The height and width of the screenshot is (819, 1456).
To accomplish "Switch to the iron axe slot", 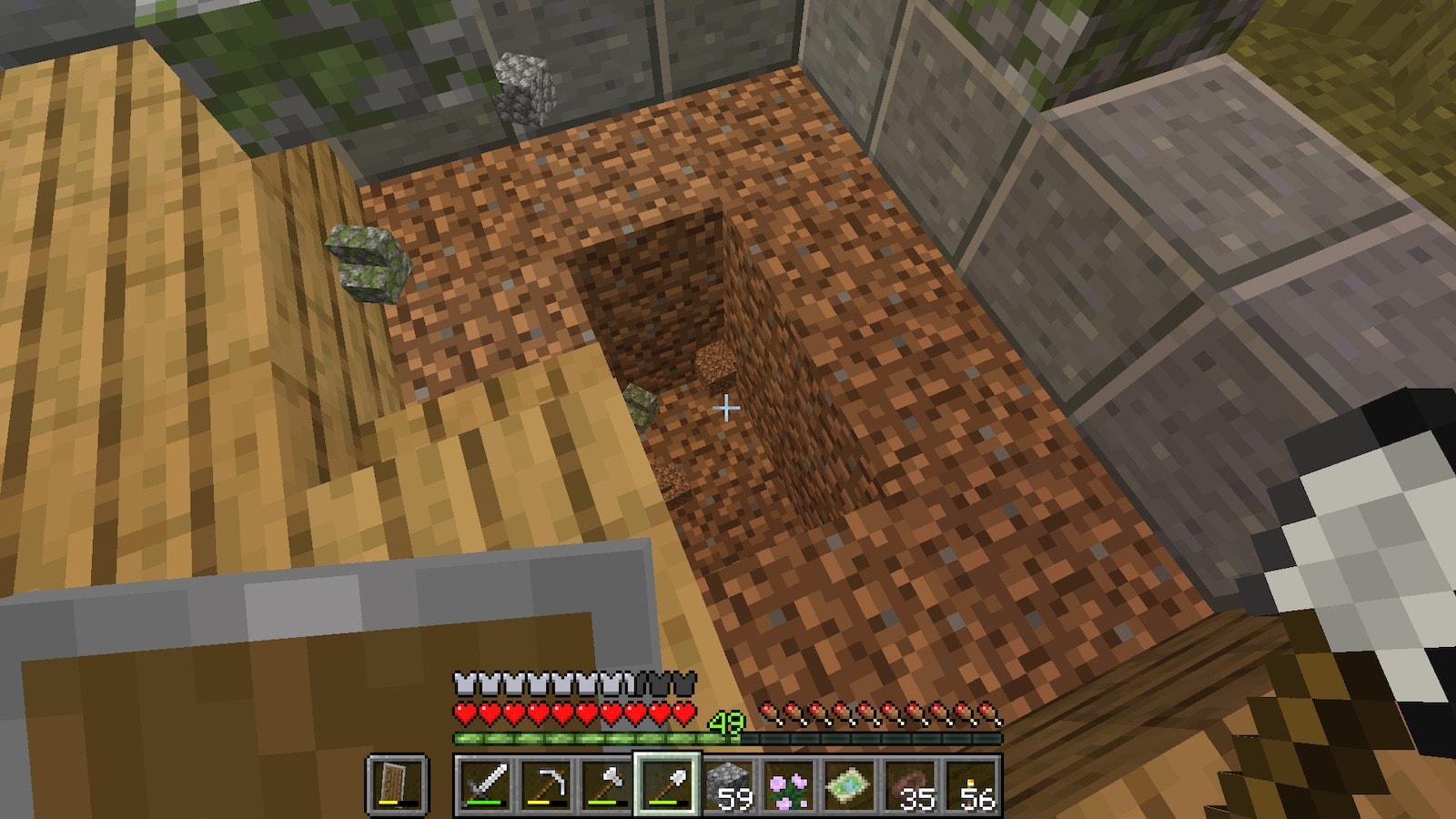I will 606,784.
